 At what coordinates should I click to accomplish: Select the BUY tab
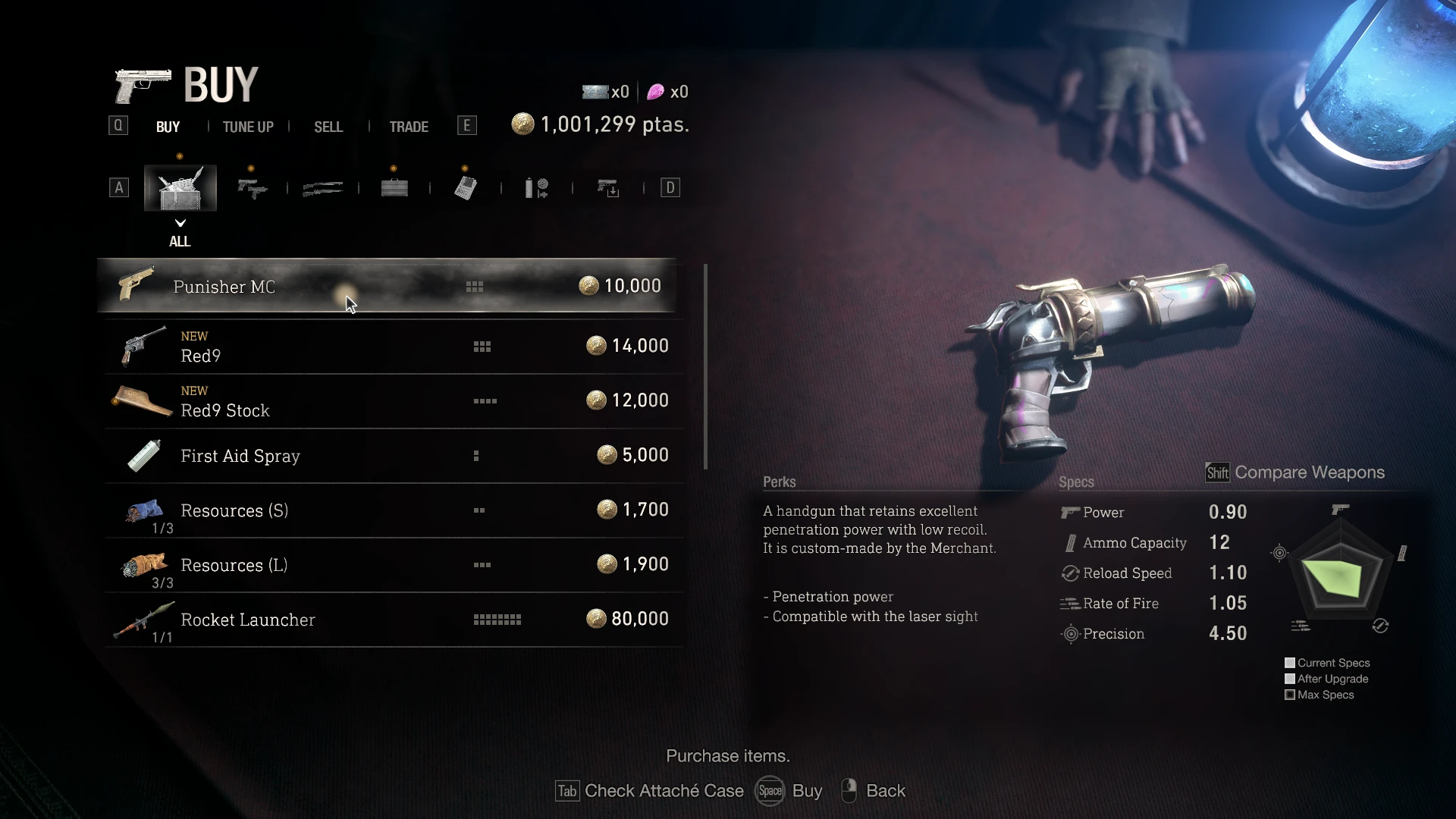(x=168, y=127)
